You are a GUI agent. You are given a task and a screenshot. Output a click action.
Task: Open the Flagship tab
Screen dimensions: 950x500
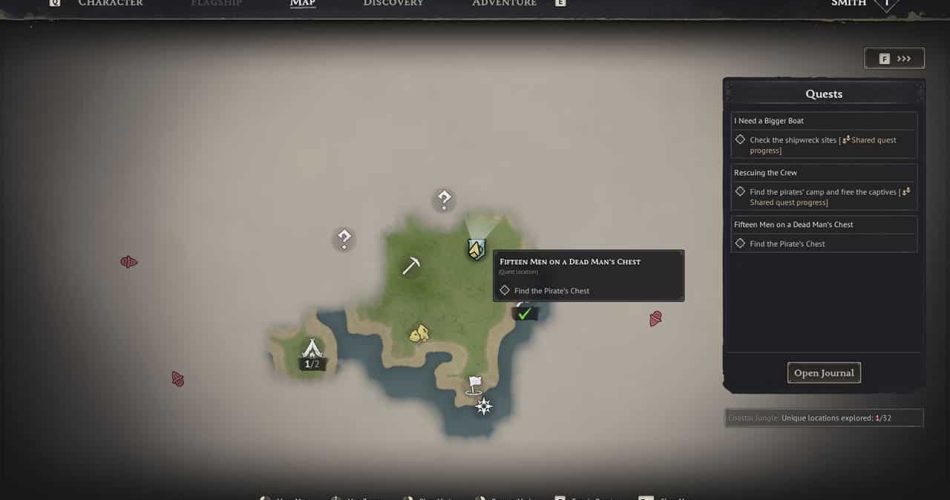[216, 4]
